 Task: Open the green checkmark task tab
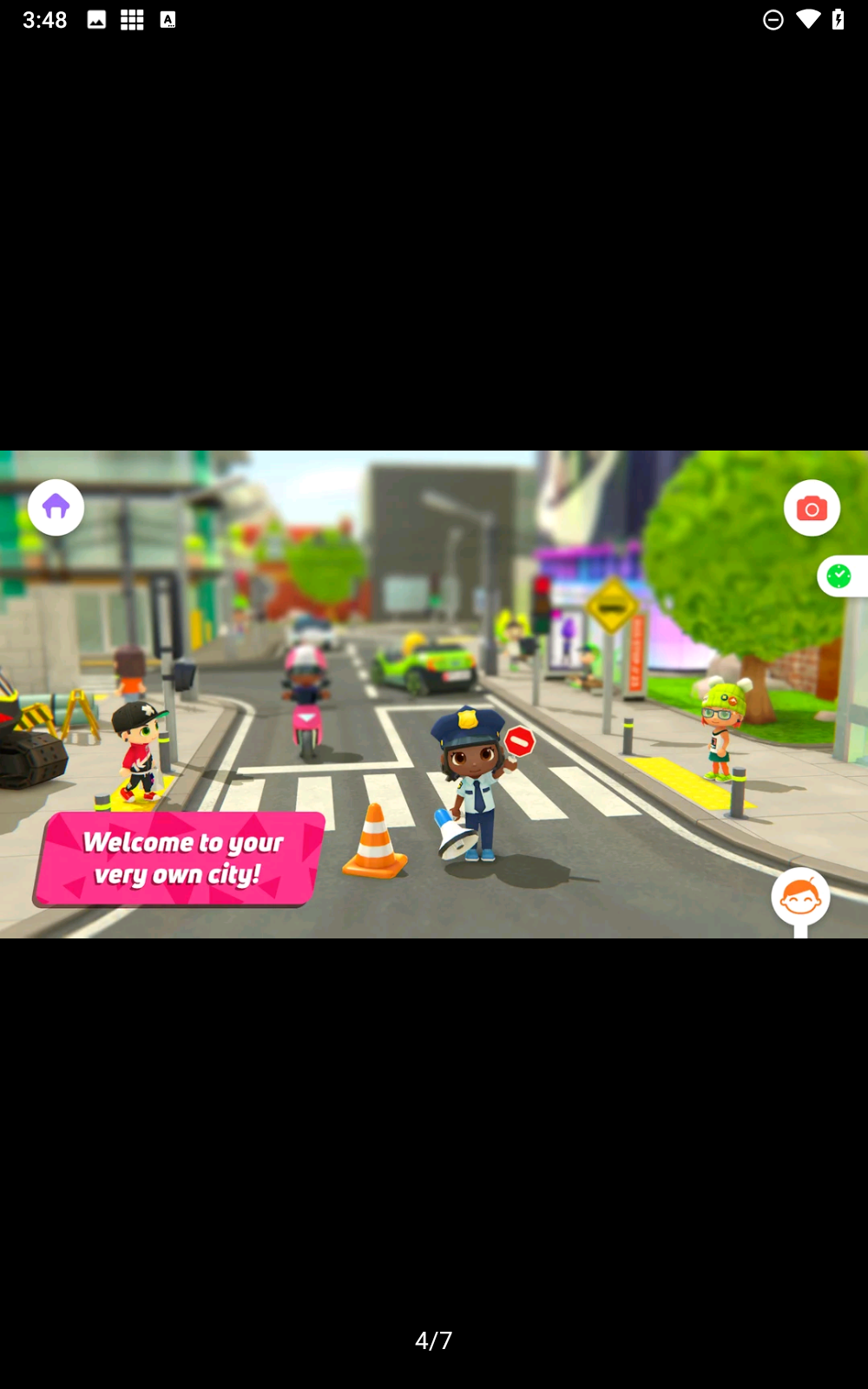[839, 576]
